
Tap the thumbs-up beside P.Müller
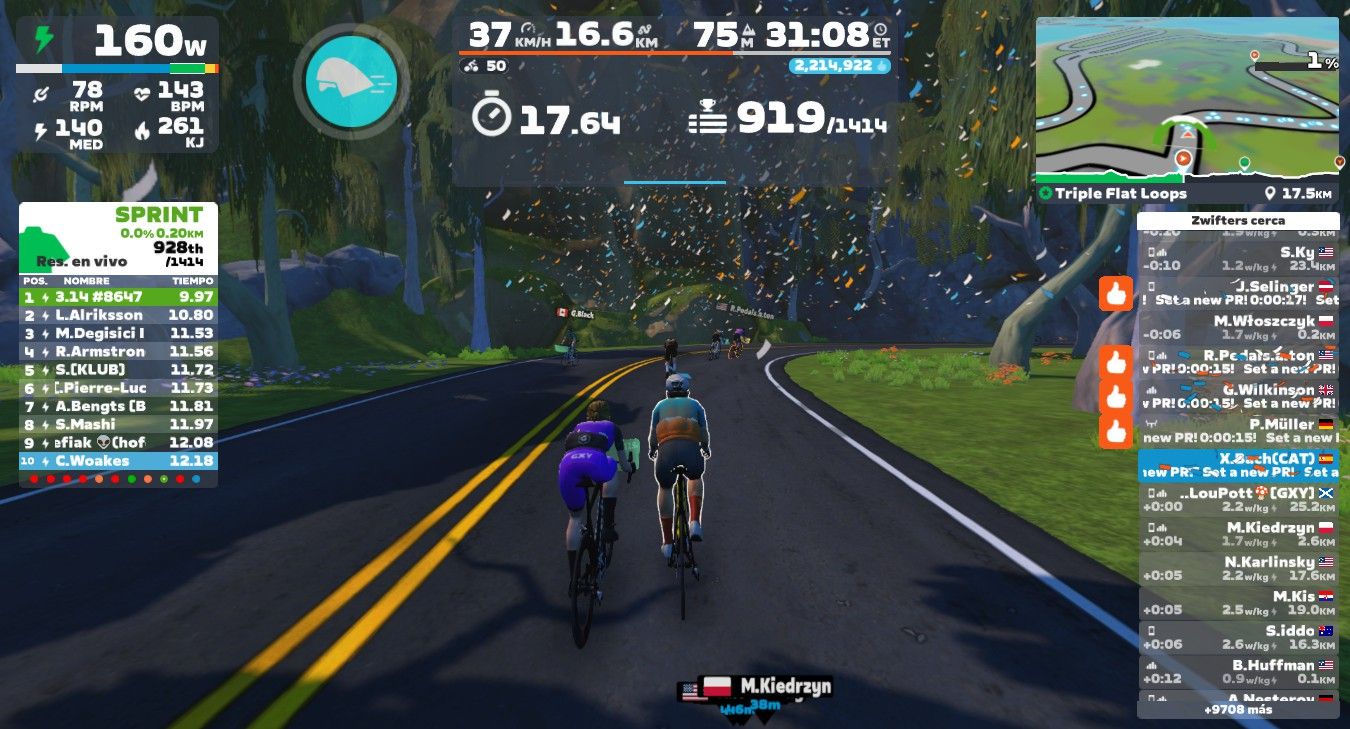1115,431
